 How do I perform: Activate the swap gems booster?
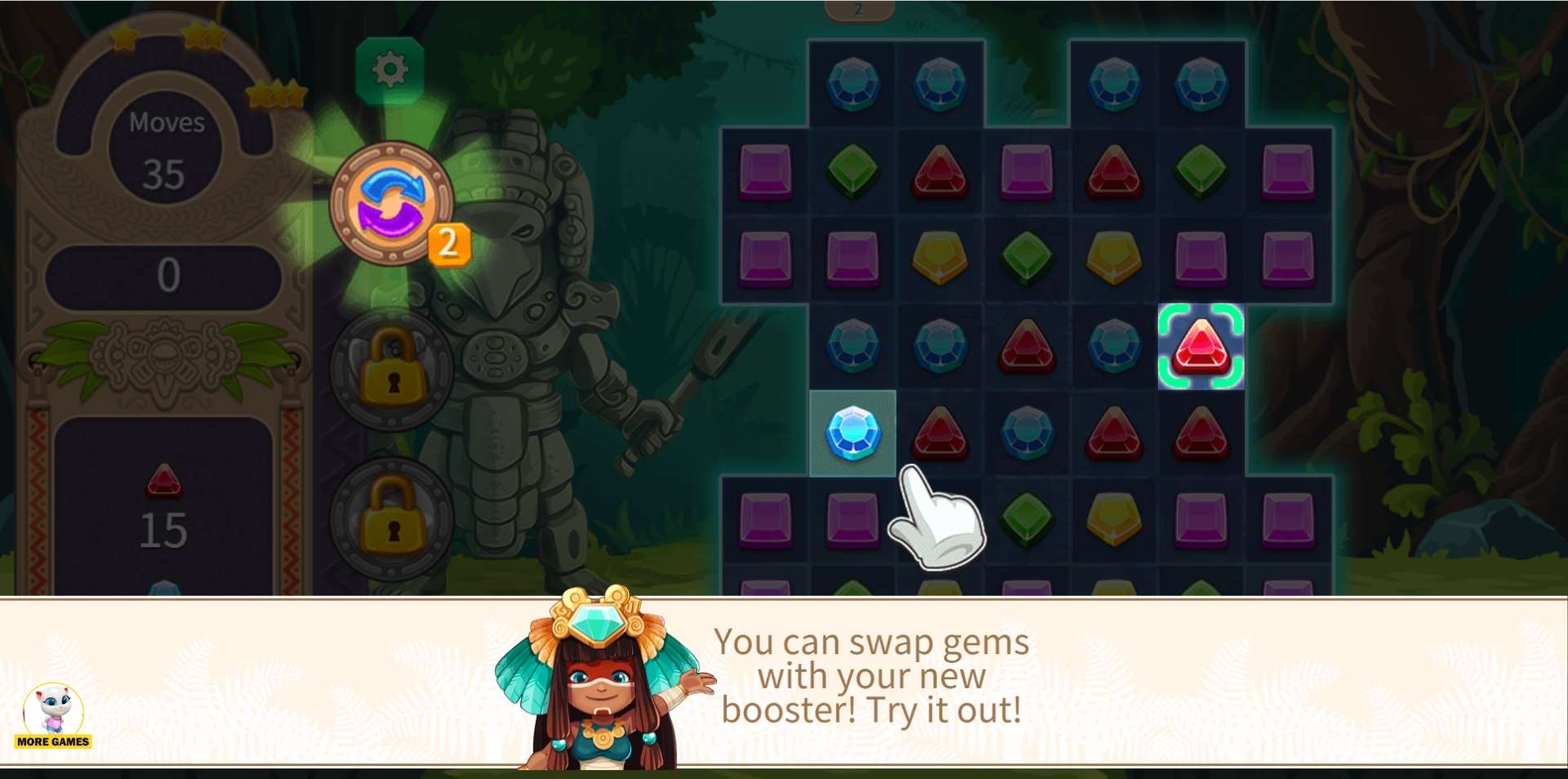(392, 204)
